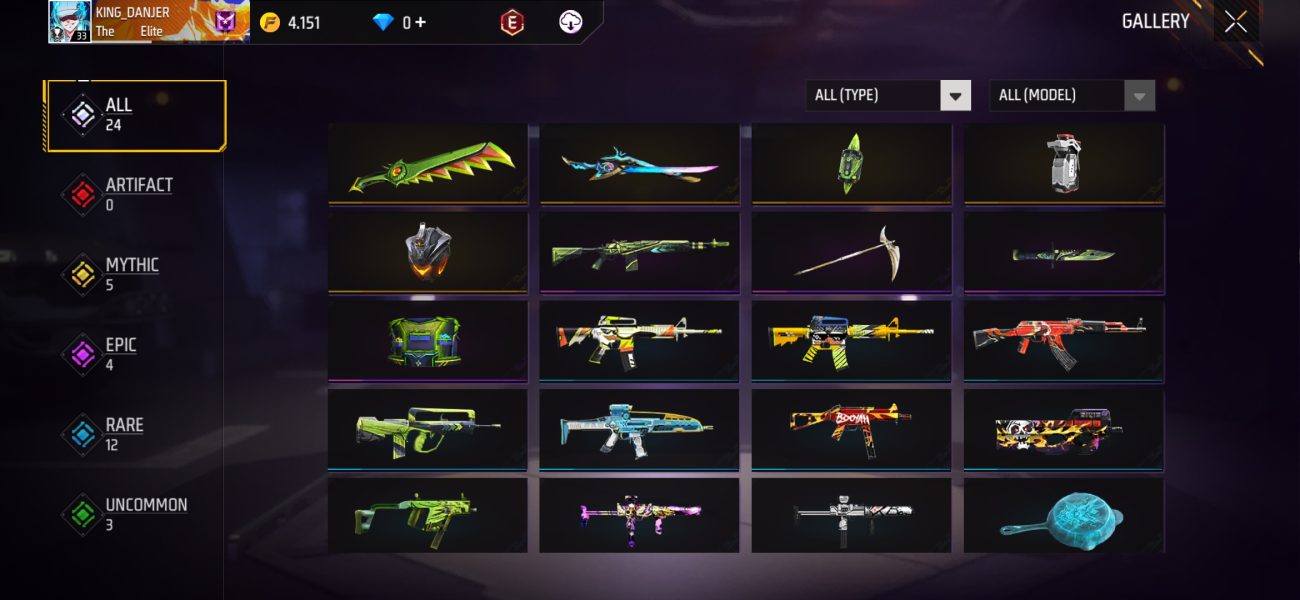Filter by Rare items
Viewport: 1300px width, 600px height.
click(135, 434)
